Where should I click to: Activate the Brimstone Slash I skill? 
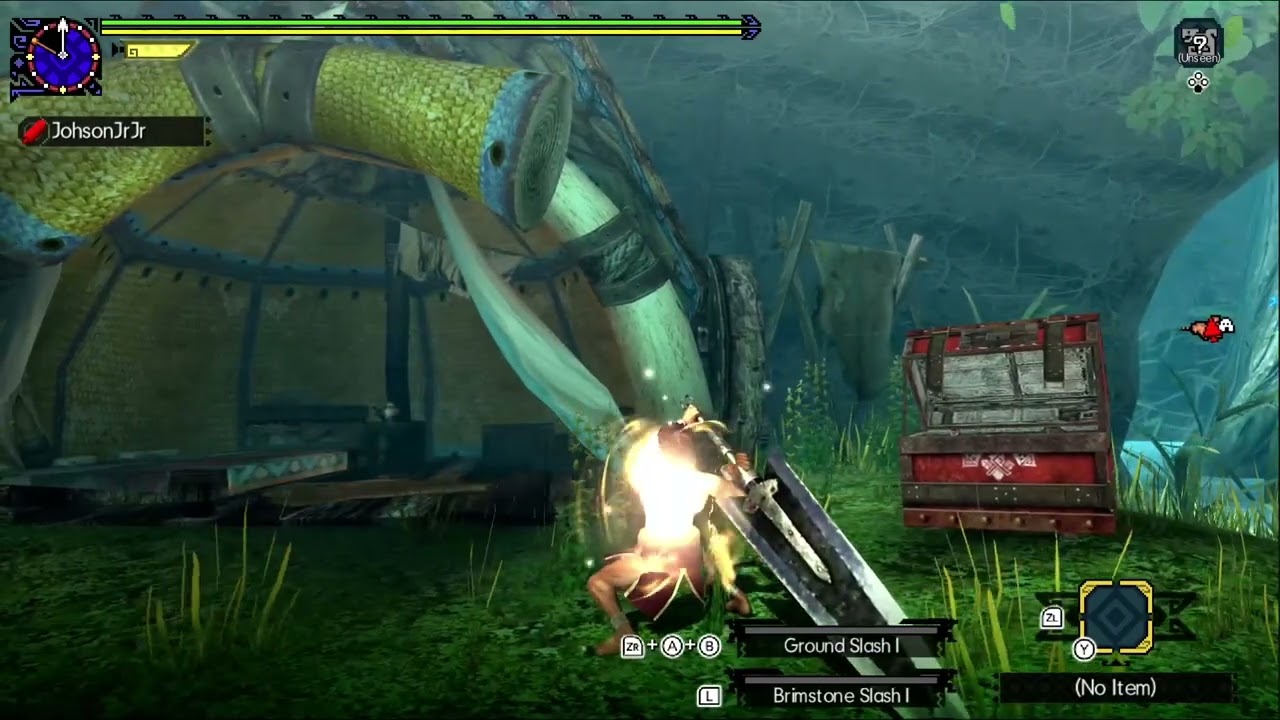pos(841,695)
